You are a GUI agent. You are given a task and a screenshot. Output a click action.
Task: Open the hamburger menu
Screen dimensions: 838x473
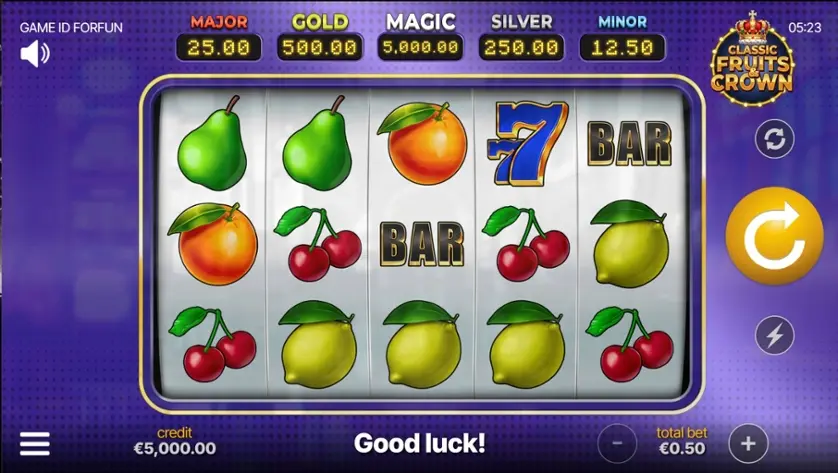click(x=35, y=443)
